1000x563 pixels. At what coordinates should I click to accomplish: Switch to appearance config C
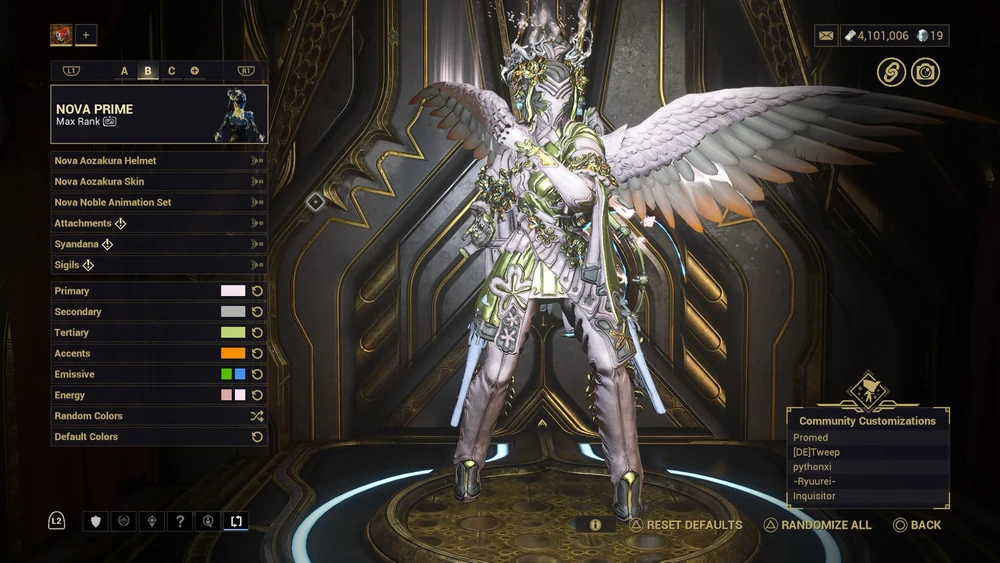click(x=171, y=71)
